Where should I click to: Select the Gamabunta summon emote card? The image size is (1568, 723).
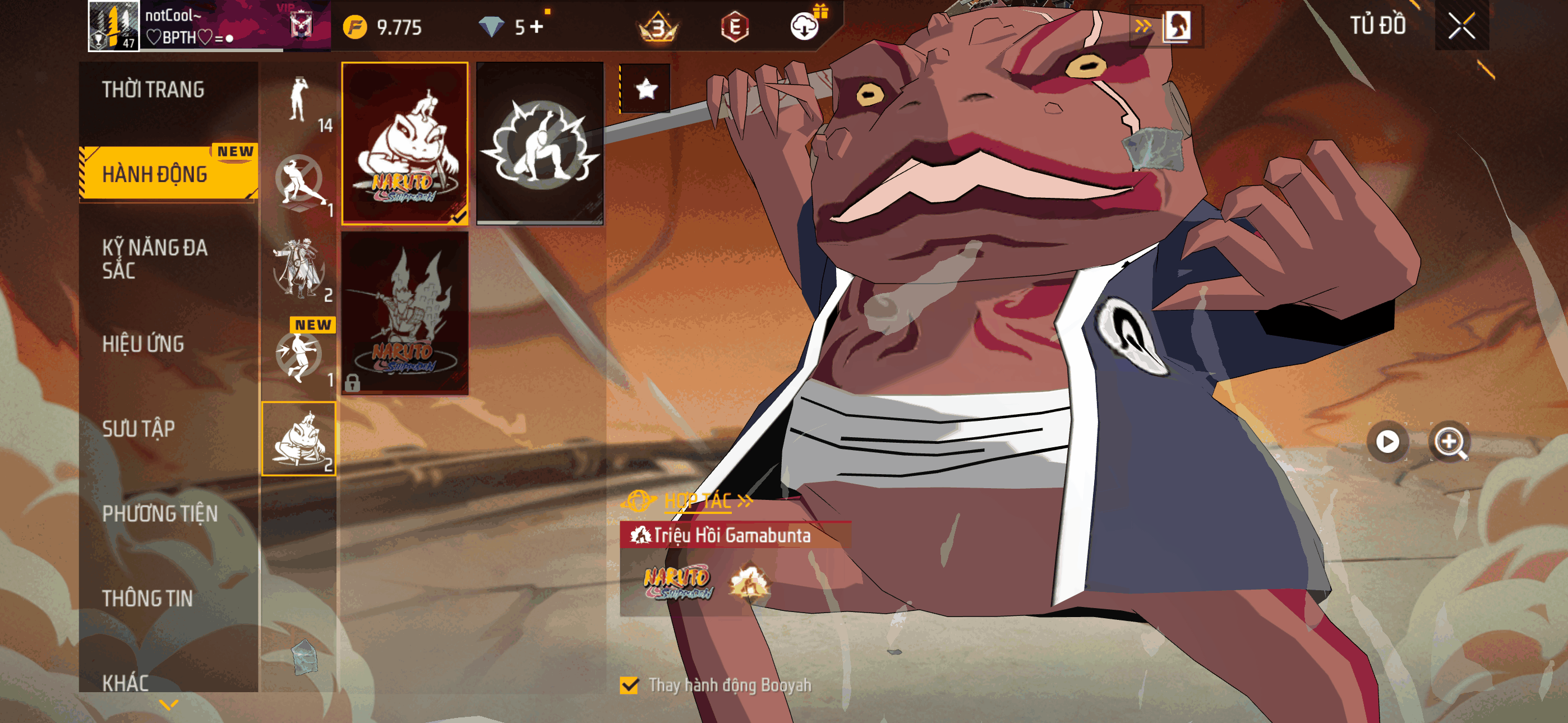(405, 143)
